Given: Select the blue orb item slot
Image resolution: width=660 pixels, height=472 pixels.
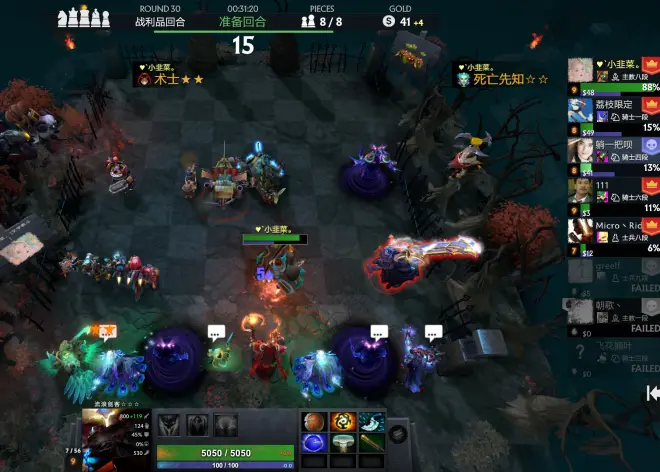Looking at the screenshot, I should pos(315,443).
